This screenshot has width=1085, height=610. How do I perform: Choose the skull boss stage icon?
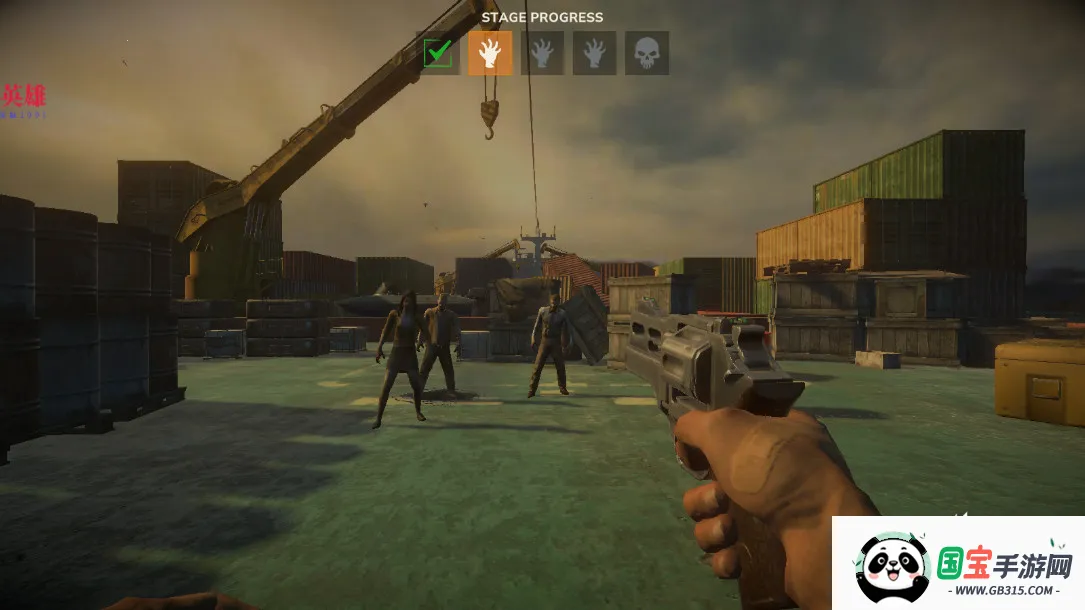[x=647, y=53]
